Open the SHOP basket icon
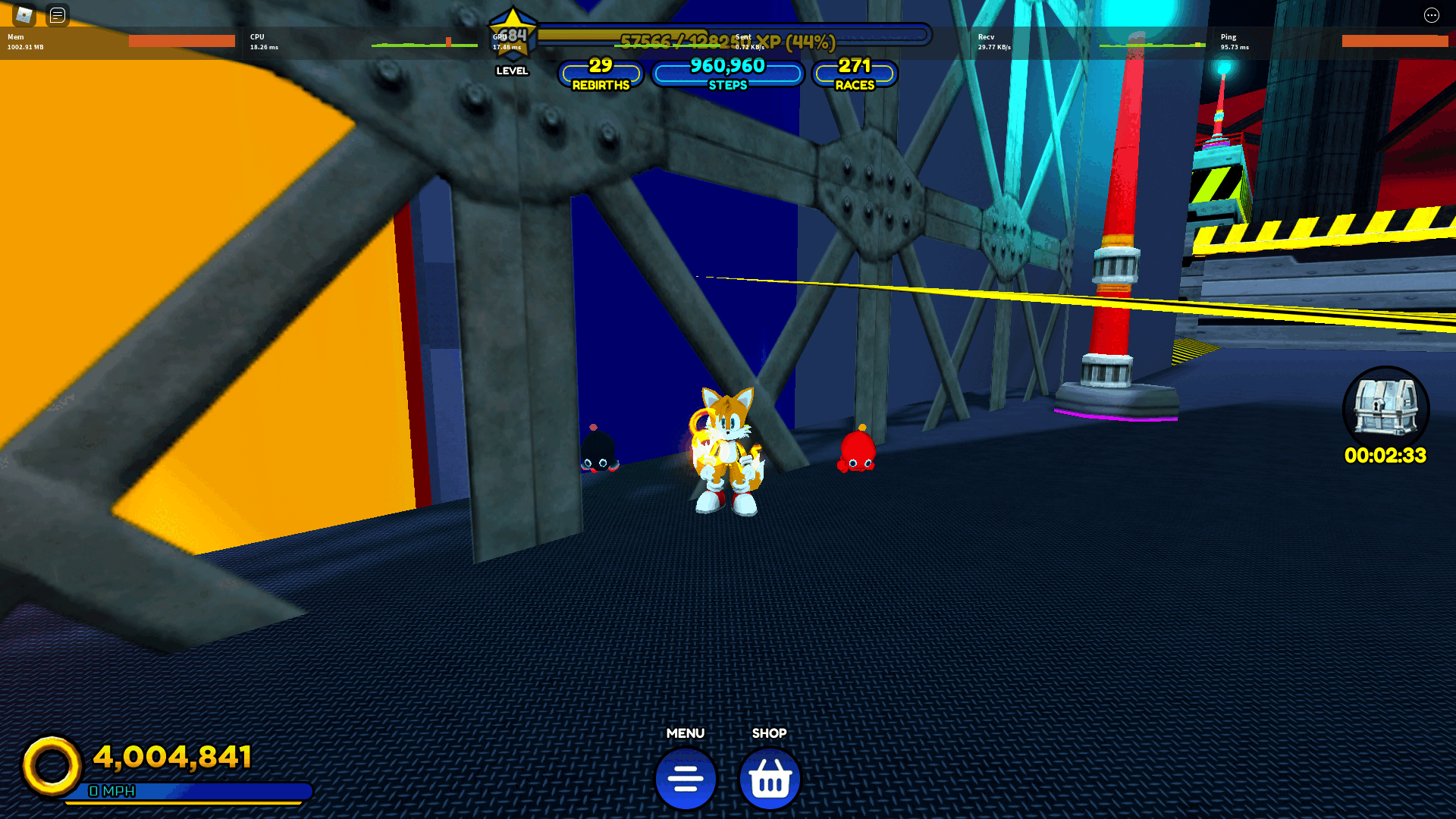Screen dimensions: 1456x819 coord(770,777)
